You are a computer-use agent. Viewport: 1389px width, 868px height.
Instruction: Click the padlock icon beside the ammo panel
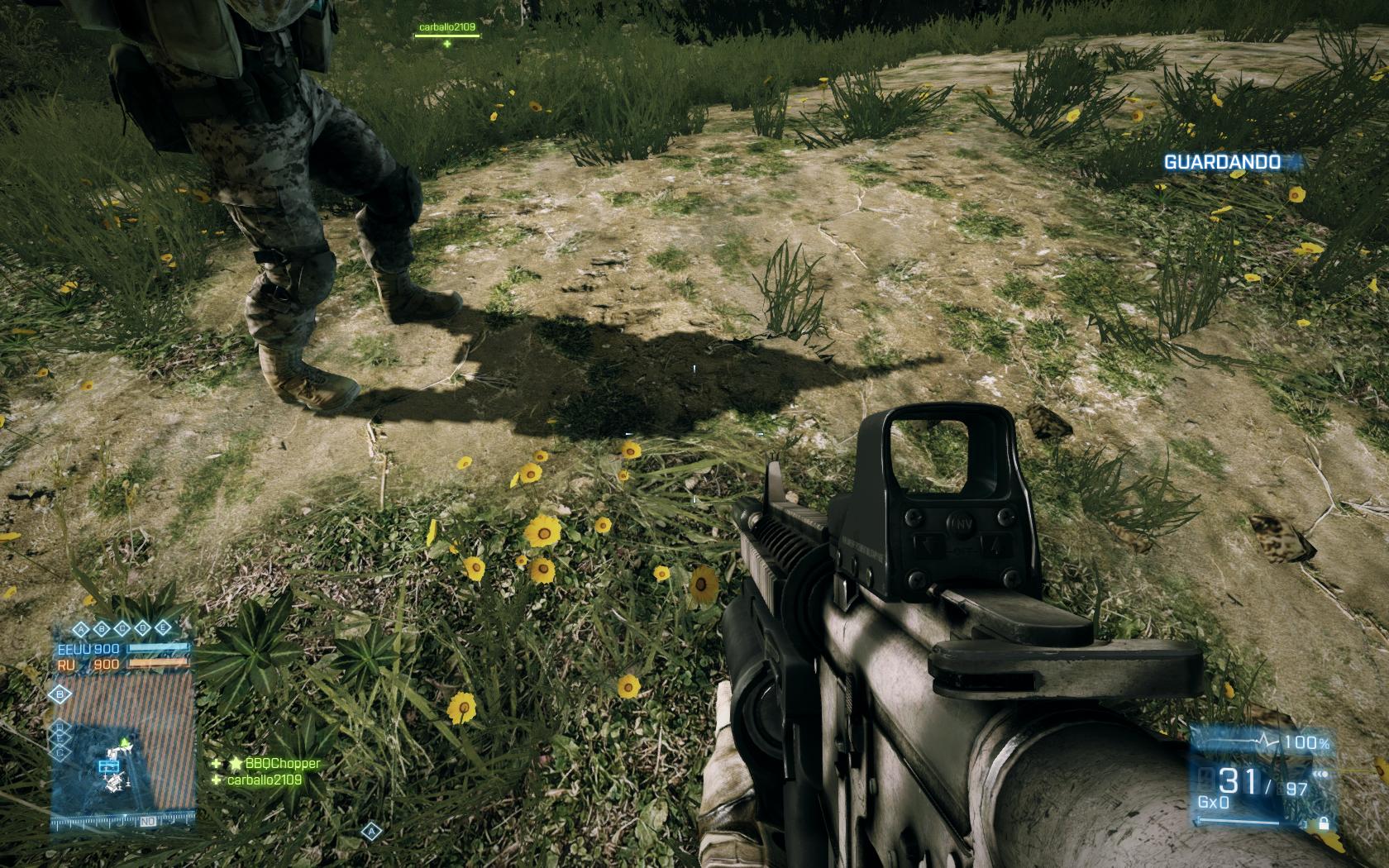click(1324, 823)
